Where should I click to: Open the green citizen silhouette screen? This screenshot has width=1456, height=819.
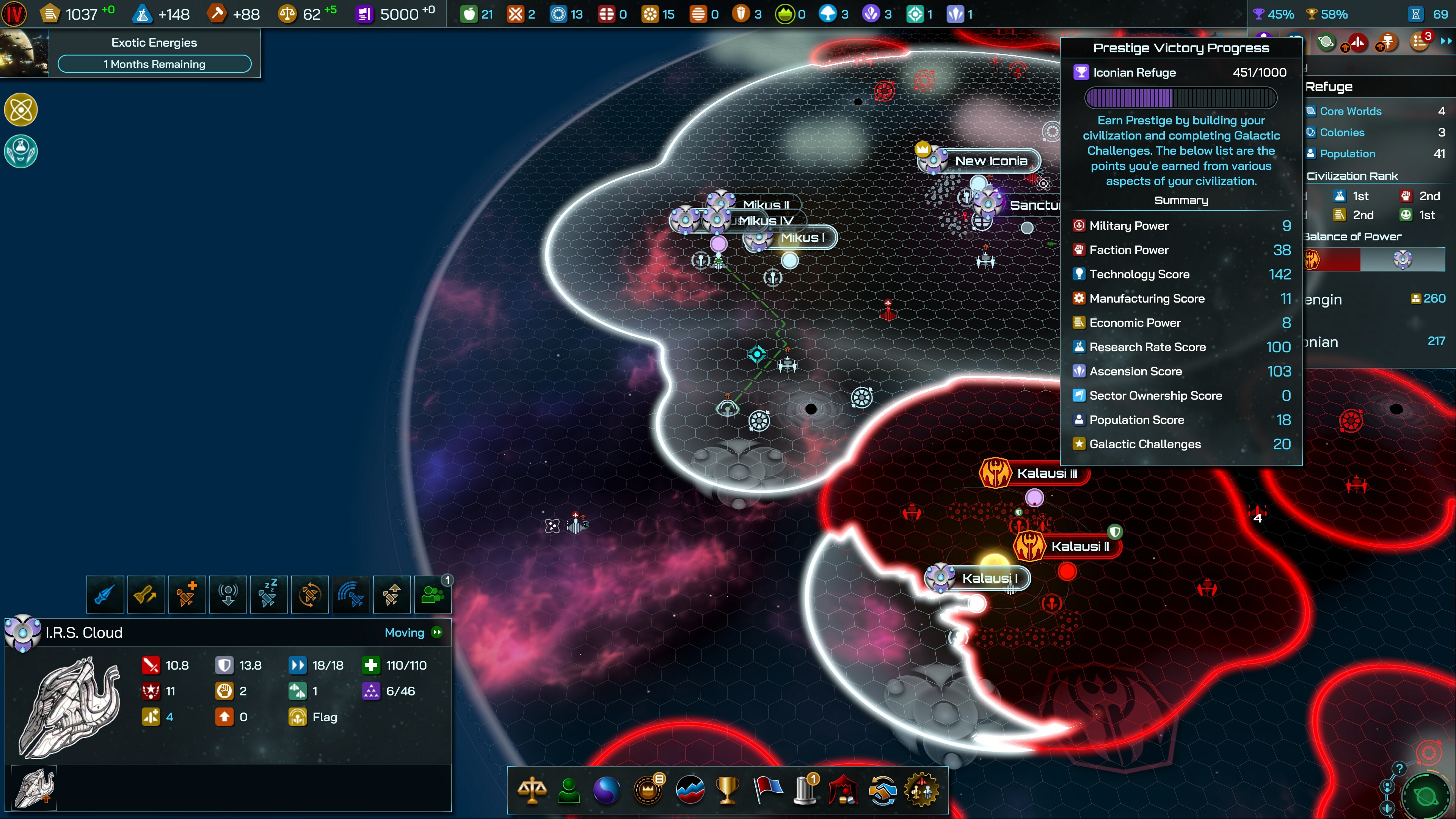pyautogui.click(x=569, y=789)
